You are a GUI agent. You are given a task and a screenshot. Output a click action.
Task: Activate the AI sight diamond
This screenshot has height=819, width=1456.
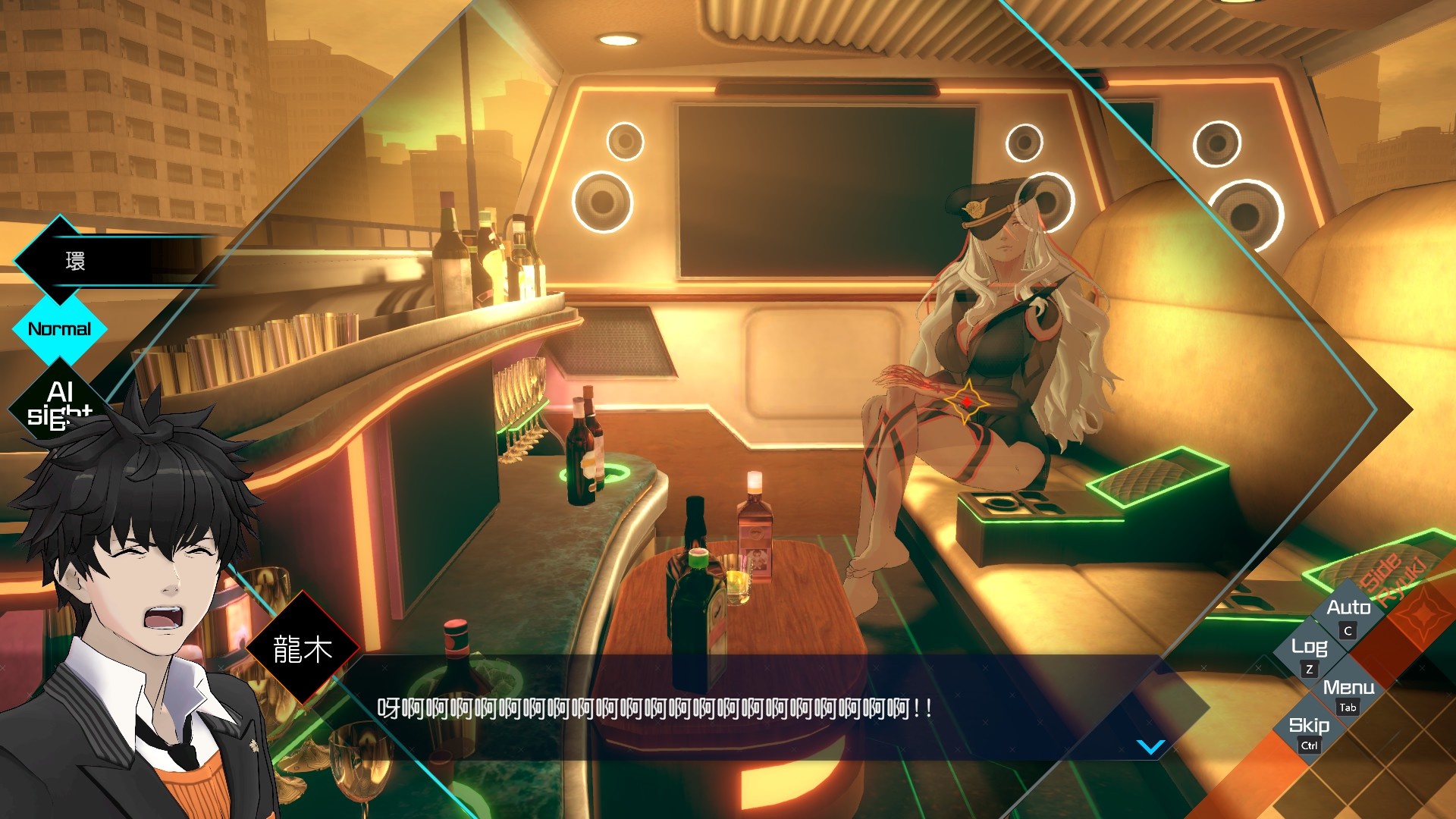click(59, 402)
